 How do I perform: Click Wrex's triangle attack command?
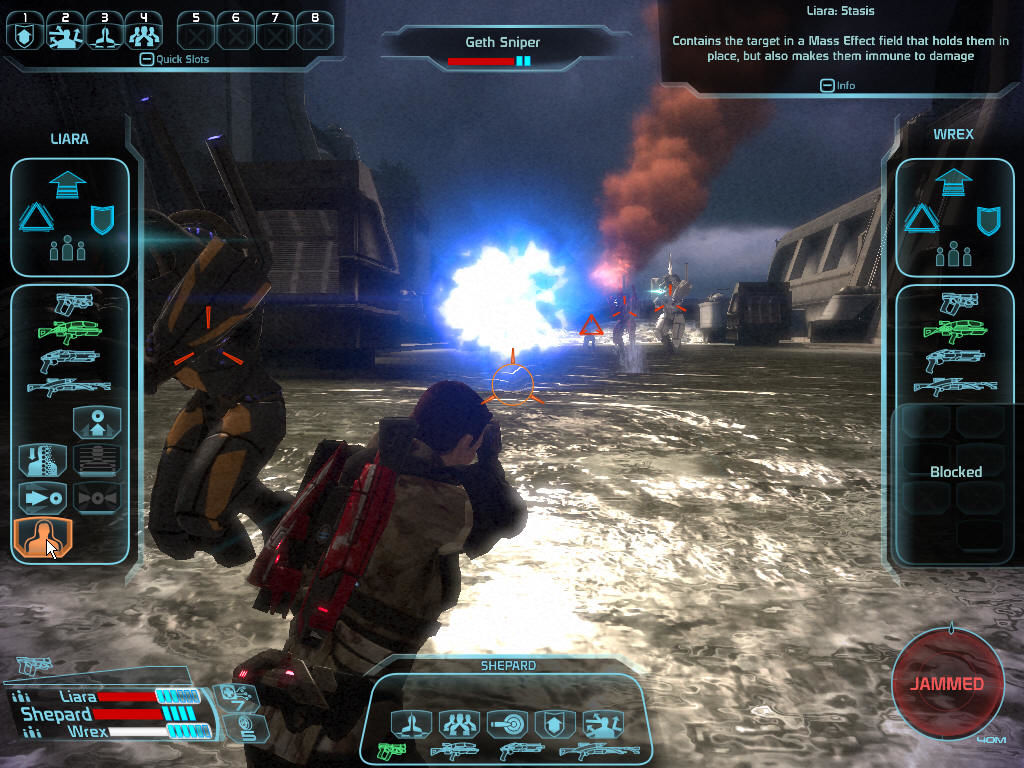918,217
